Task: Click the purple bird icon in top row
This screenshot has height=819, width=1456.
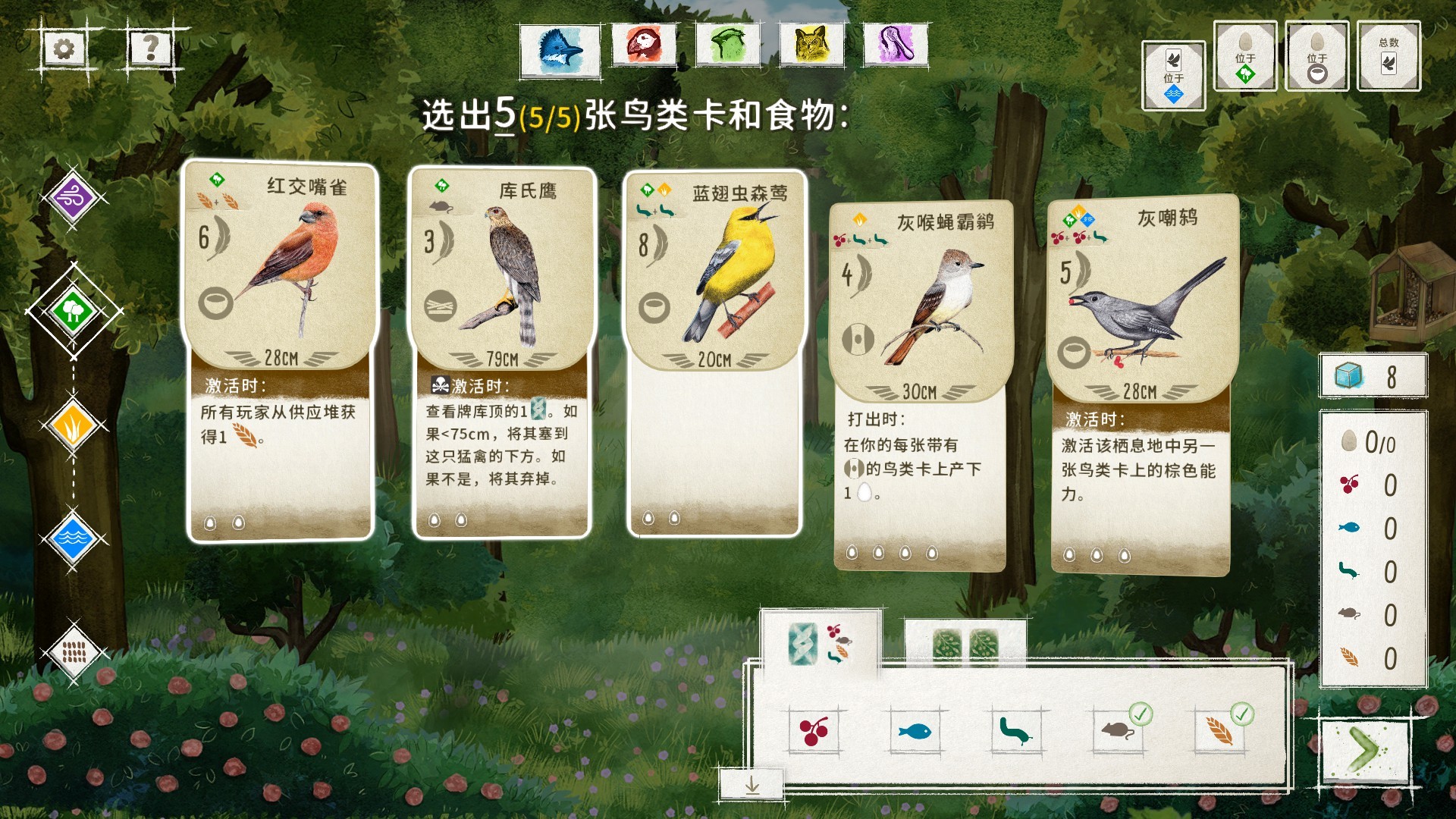Action: tap(896, 45)
